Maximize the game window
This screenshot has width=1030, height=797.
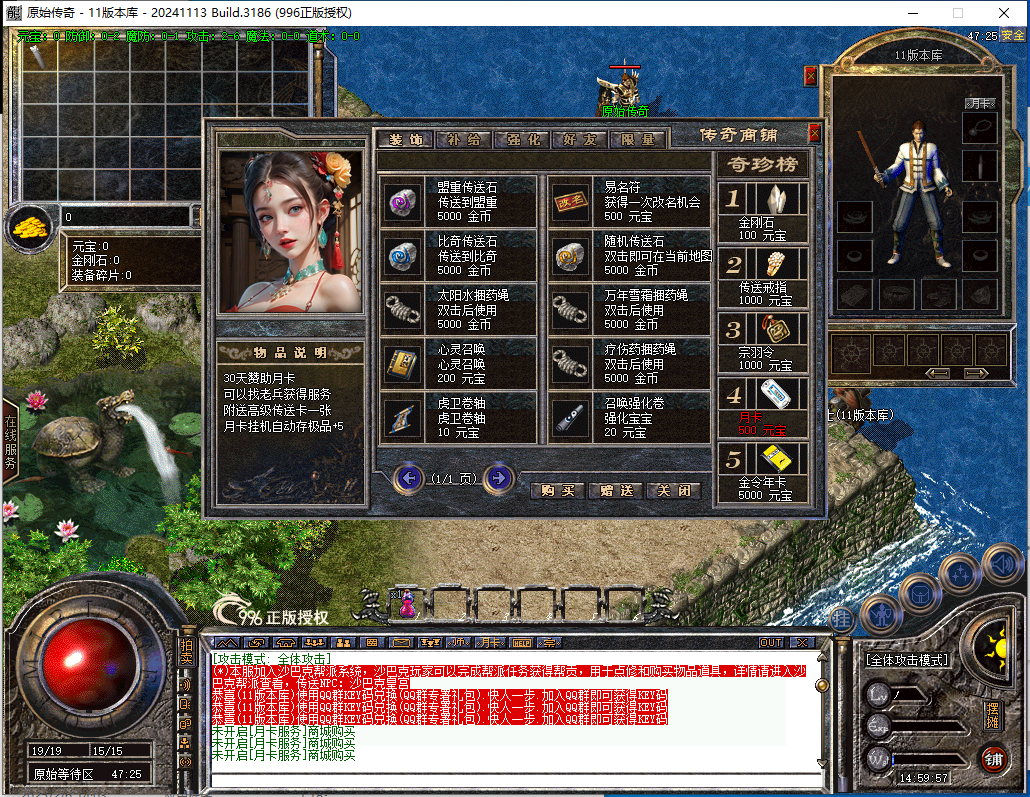coord(958,13)
